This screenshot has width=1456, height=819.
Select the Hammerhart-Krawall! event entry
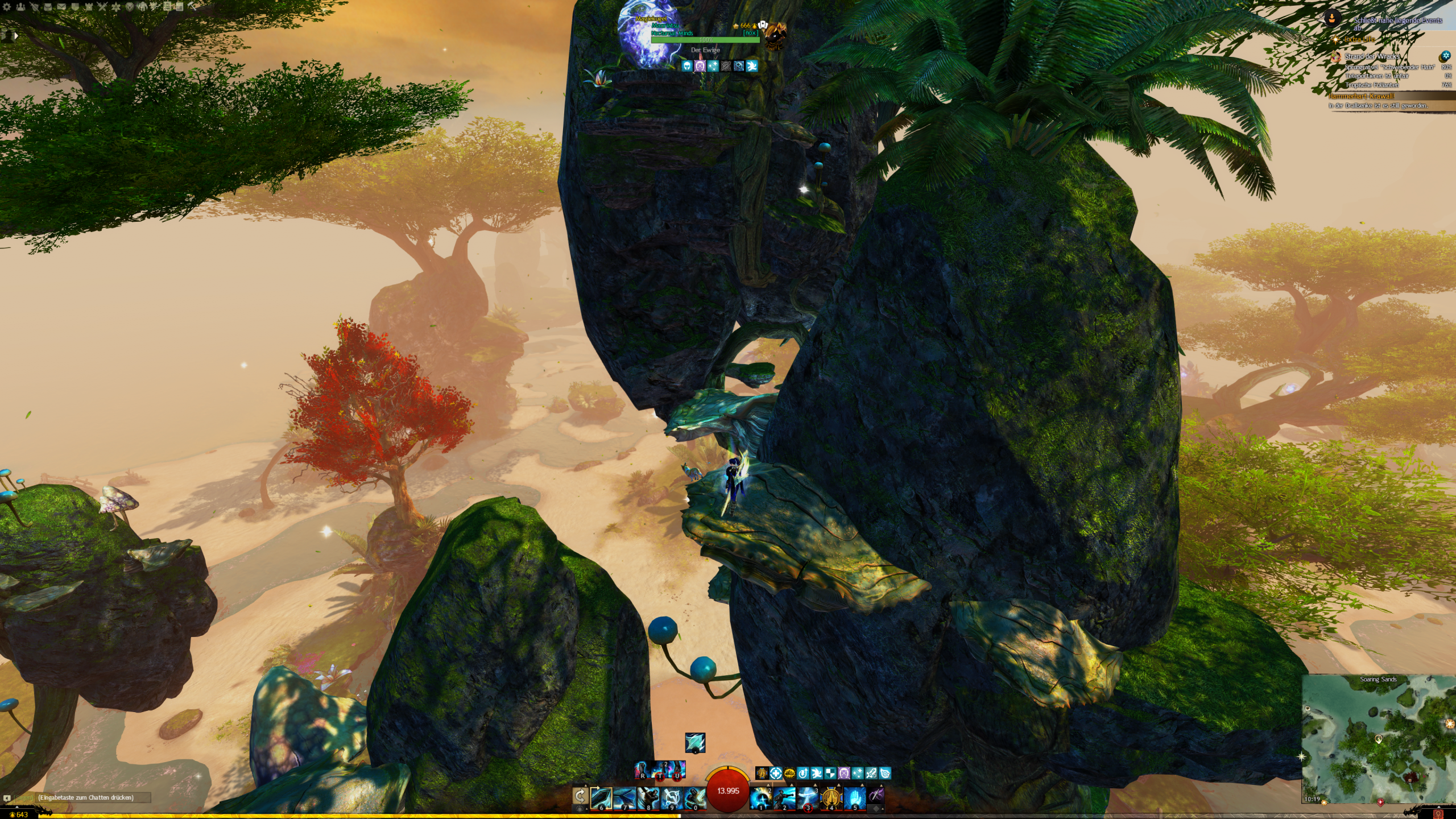(1361, 96)
